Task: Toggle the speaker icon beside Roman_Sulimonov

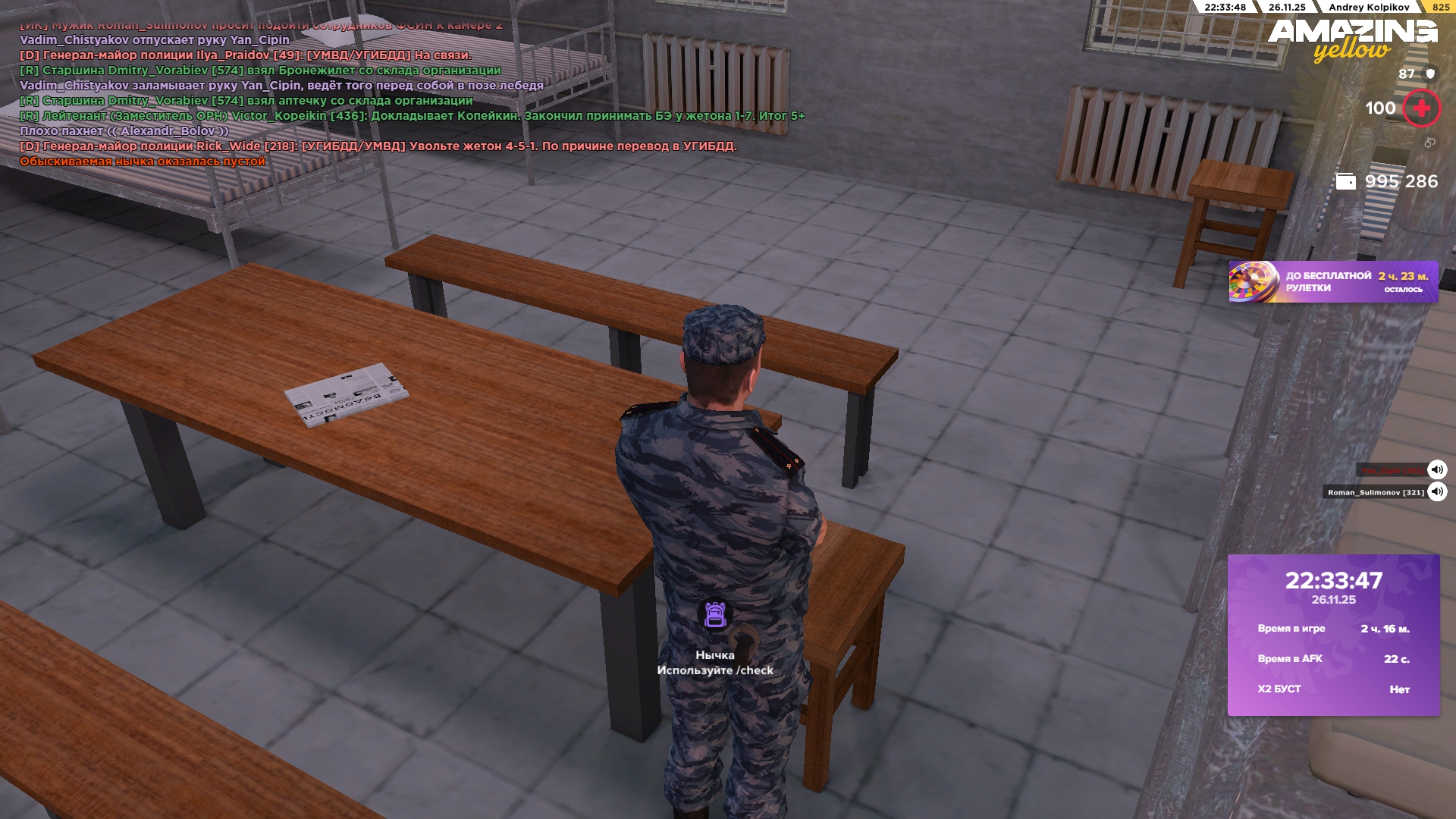Action: [x=1437, y=492]
